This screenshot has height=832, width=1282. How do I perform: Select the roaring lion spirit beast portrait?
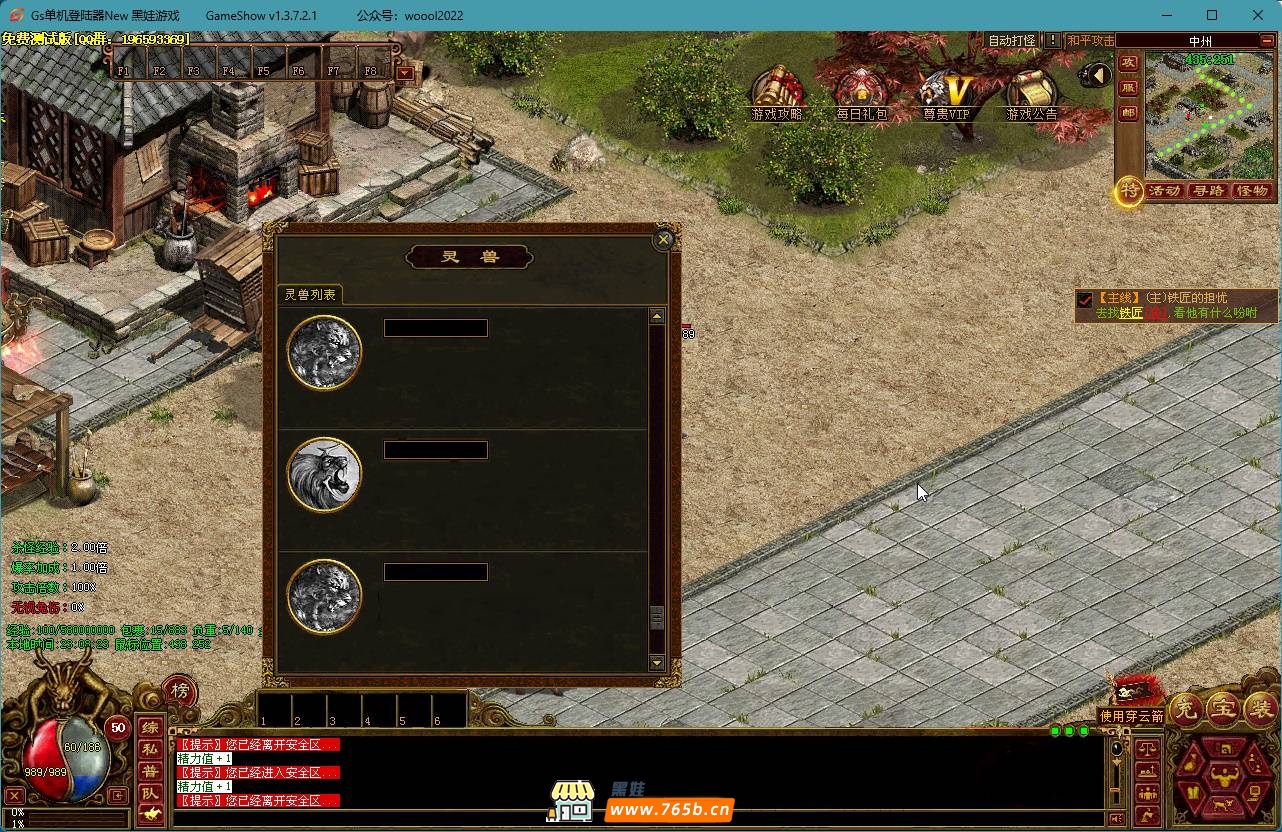coord(324,474)
